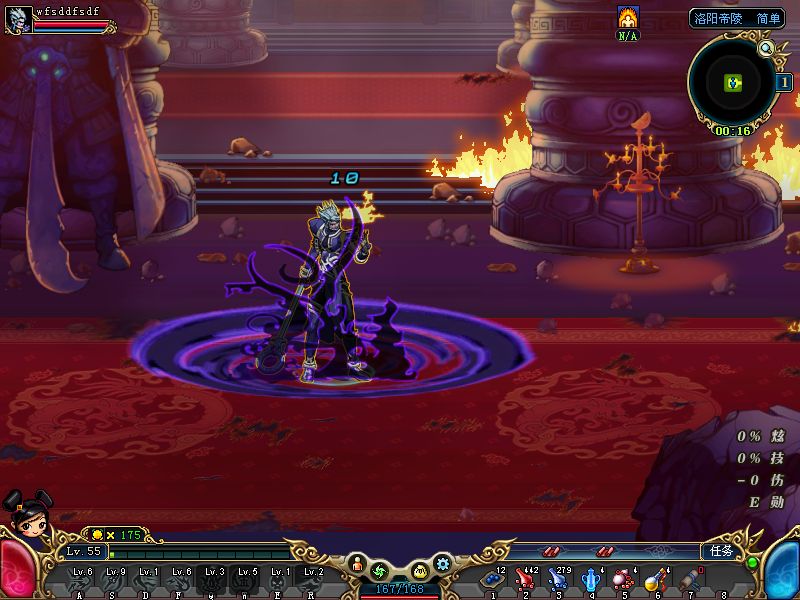
Task: Use the yellow flask in slot 6
Action: point(657,579)
